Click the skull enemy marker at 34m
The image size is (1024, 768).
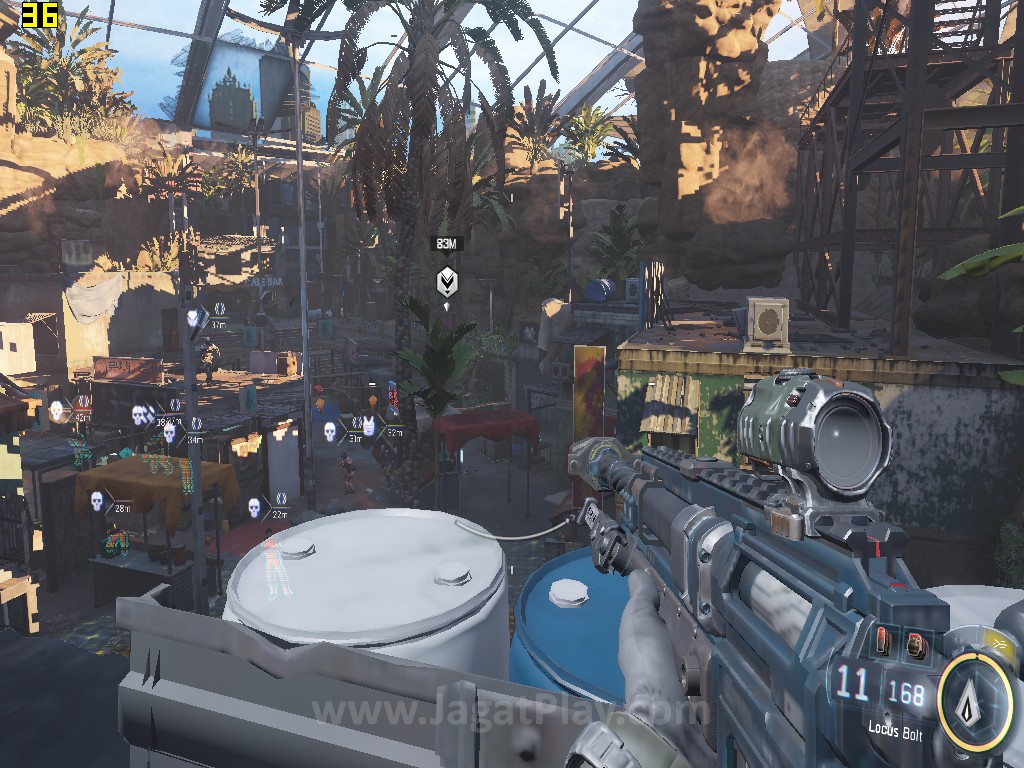(x=169, y=434)
